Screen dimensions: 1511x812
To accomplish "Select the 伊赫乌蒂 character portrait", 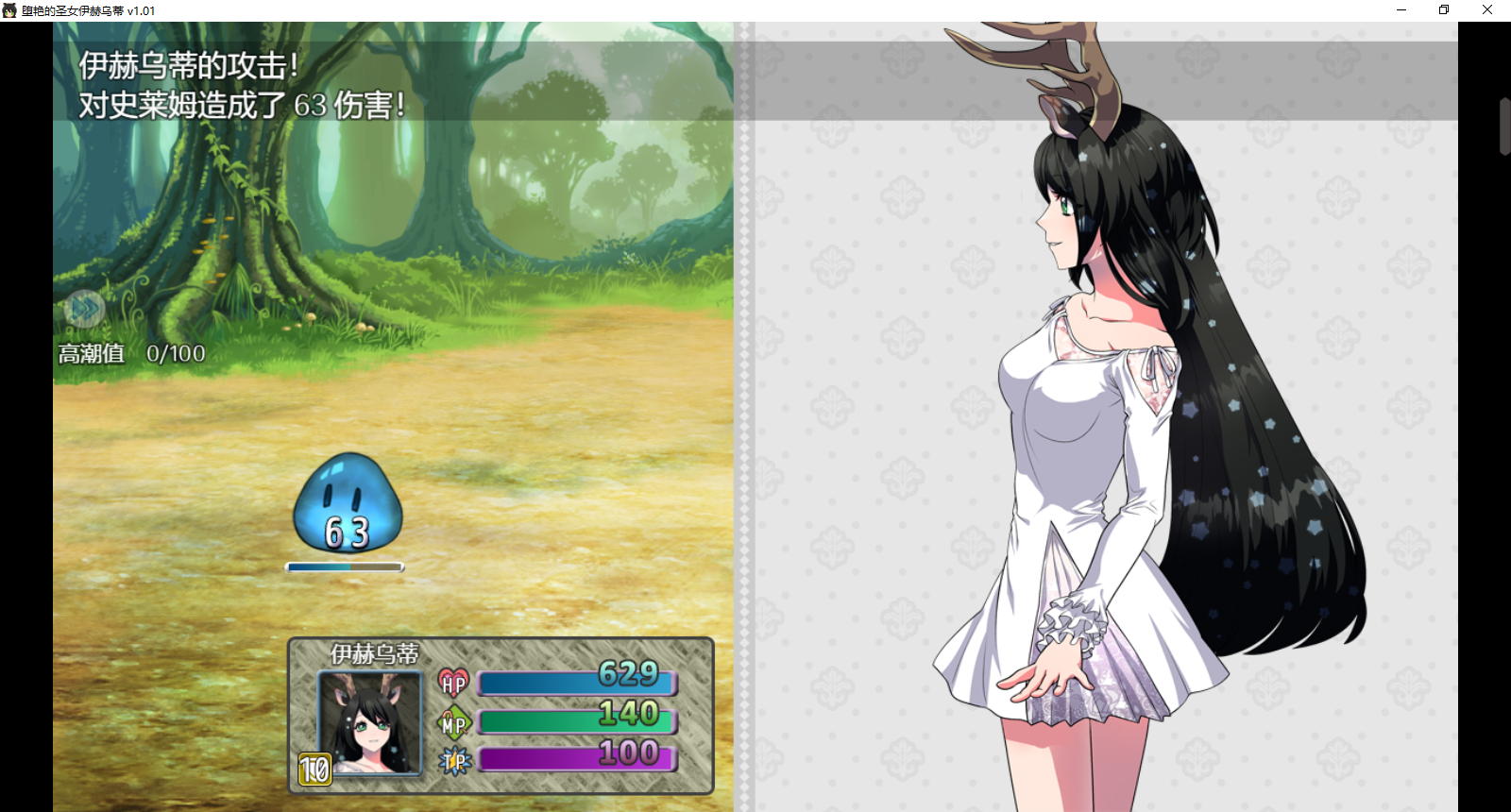I will click(369, 722).
